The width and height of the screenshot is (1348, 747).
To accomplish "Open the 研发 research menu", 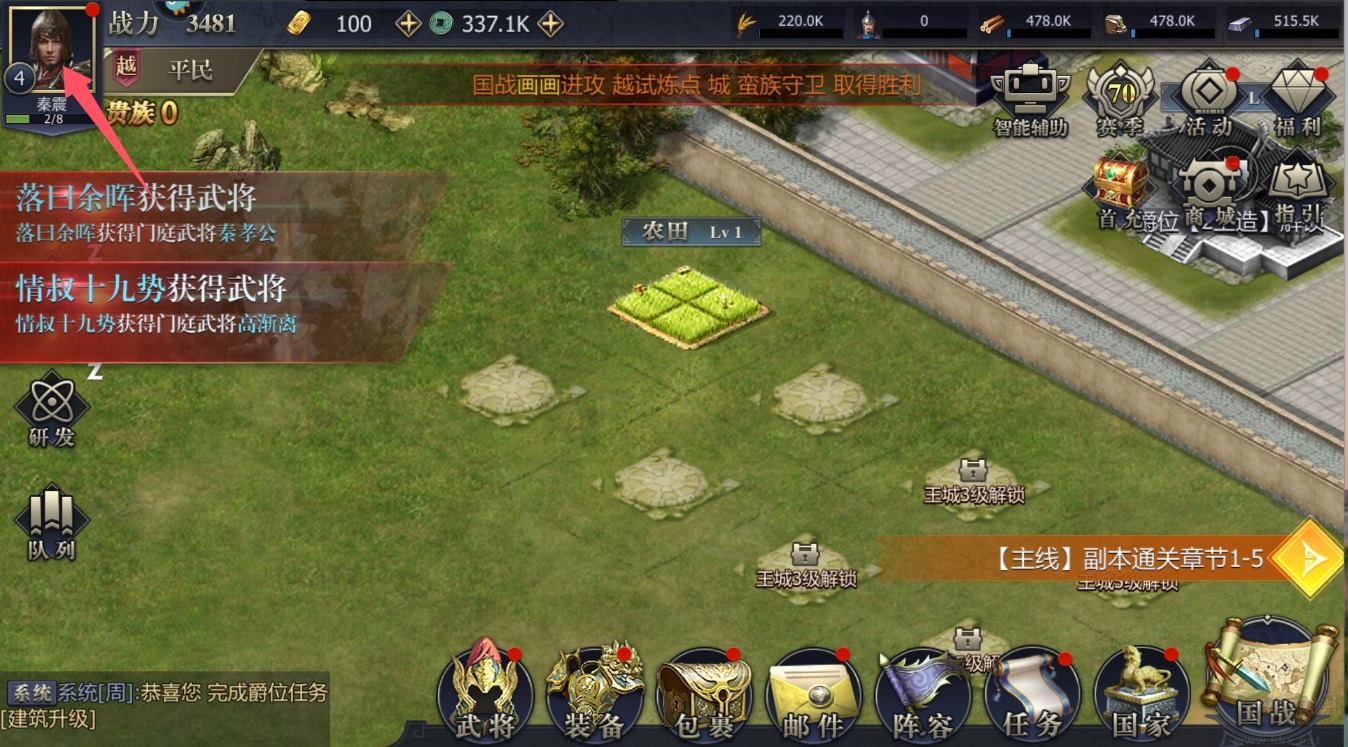I will 51,410.
